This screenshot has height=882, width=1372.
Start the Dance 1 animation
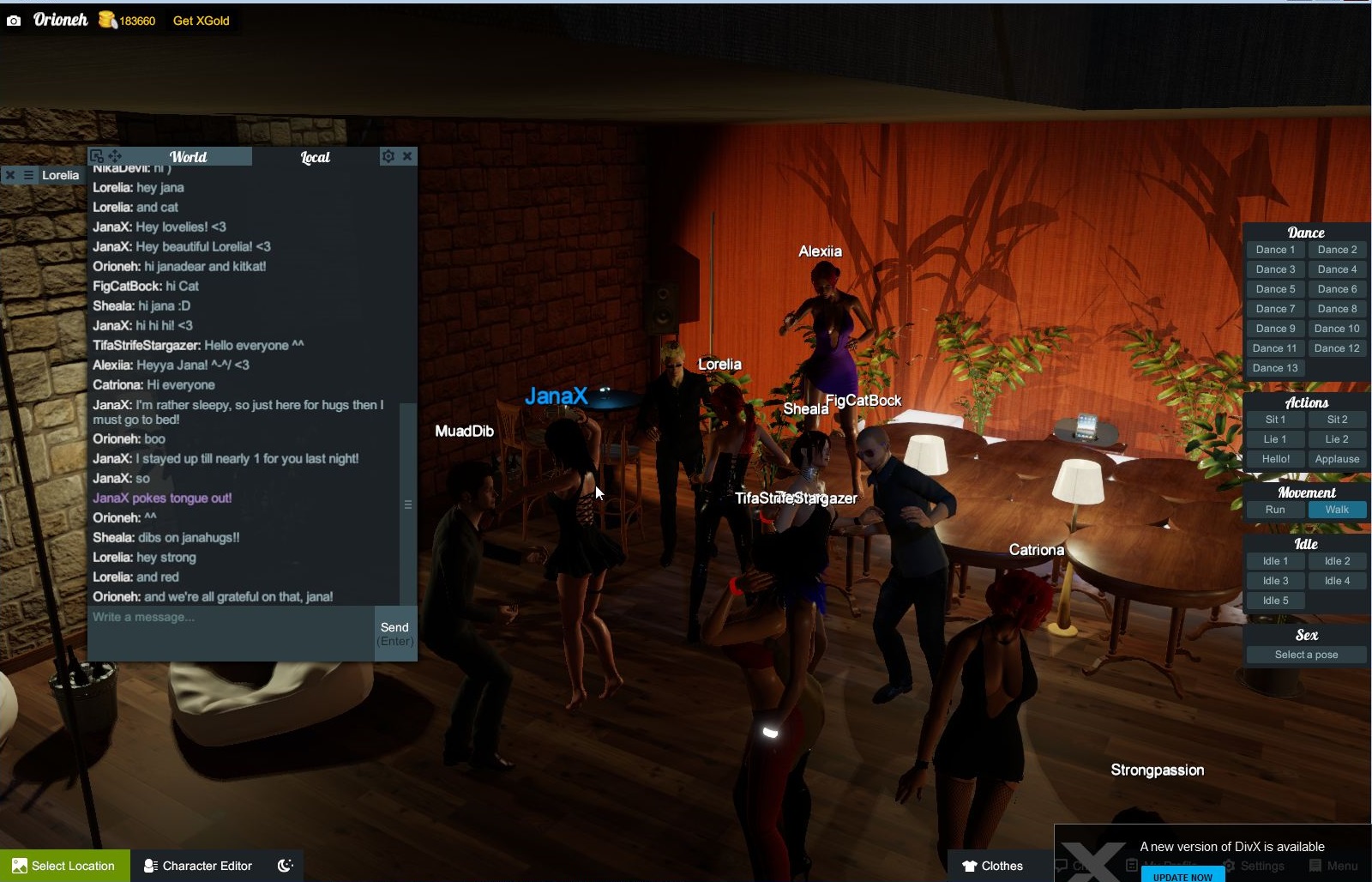coord(1275,250)
